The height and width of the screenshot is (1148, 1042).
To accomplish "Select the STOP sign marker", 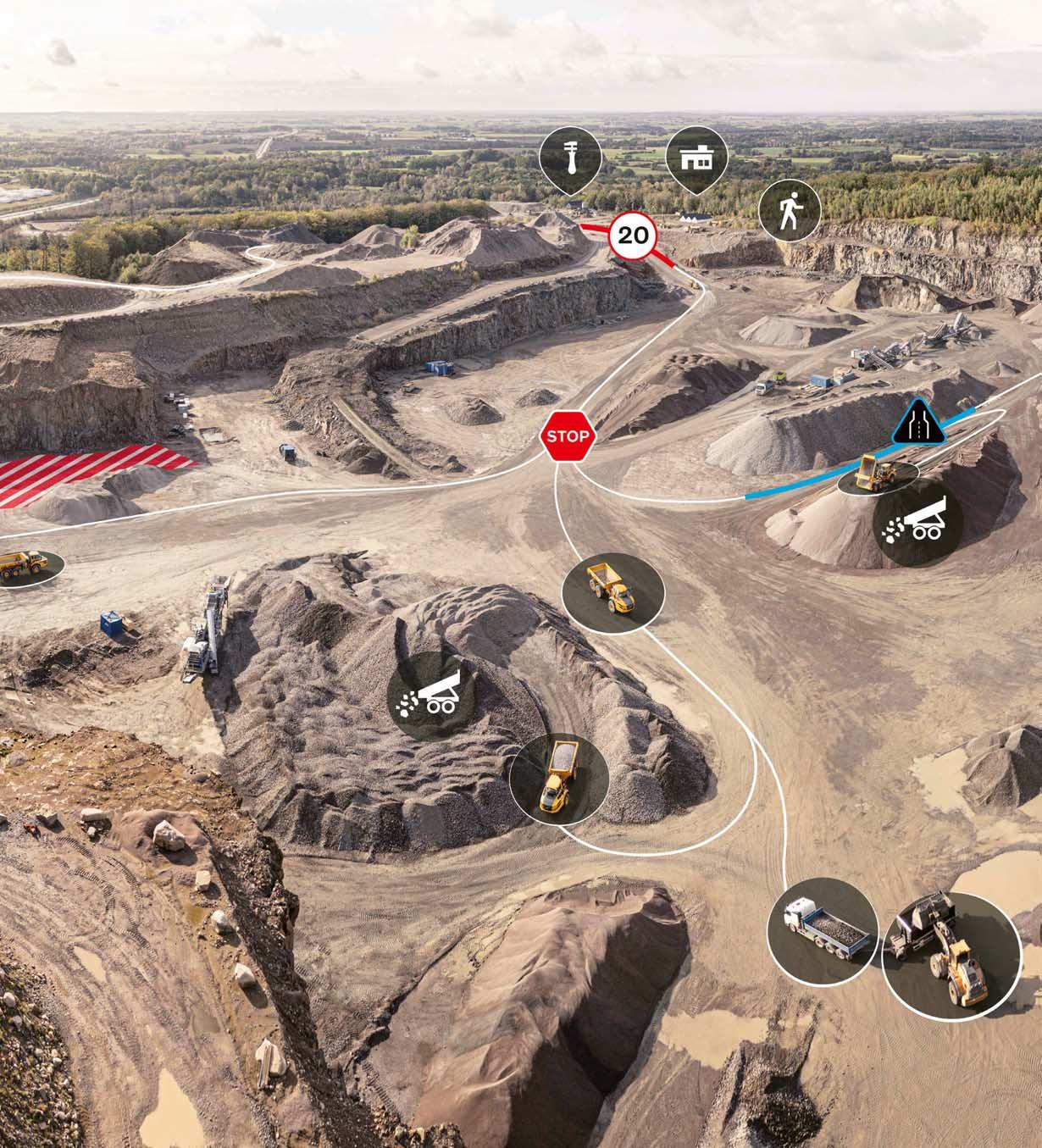I will 568,436.
